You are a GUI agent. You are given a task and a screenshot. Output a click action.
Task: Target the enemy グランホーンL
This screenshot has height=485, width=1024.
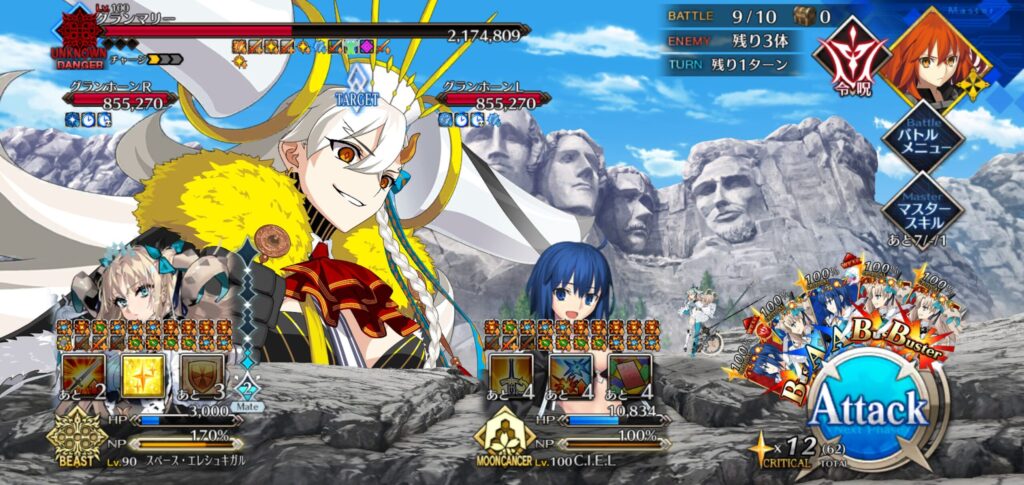click(495, 99)
